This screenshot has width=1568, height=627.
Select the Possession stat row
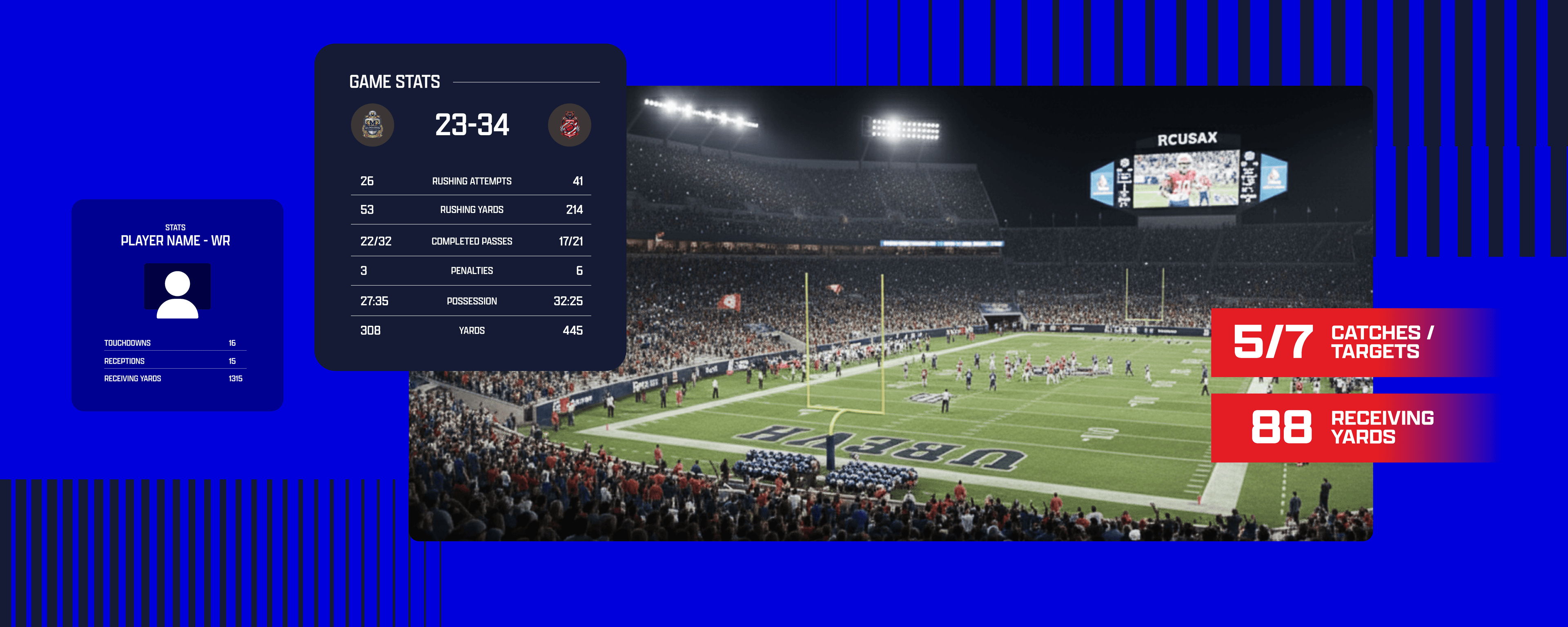471,301
